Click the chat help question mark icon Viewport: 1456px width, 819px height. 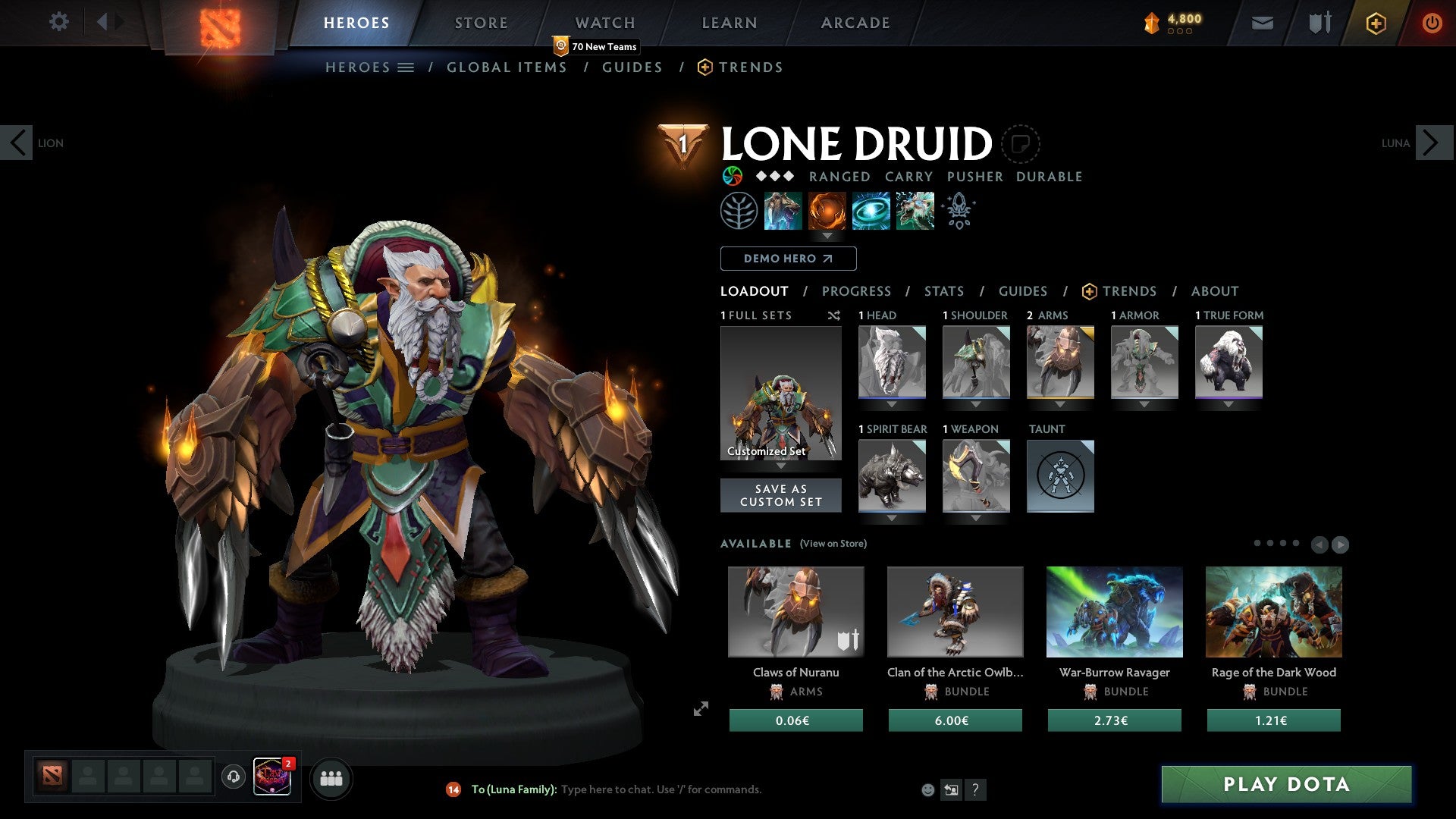pyautogui.click(x=976, y=789)
